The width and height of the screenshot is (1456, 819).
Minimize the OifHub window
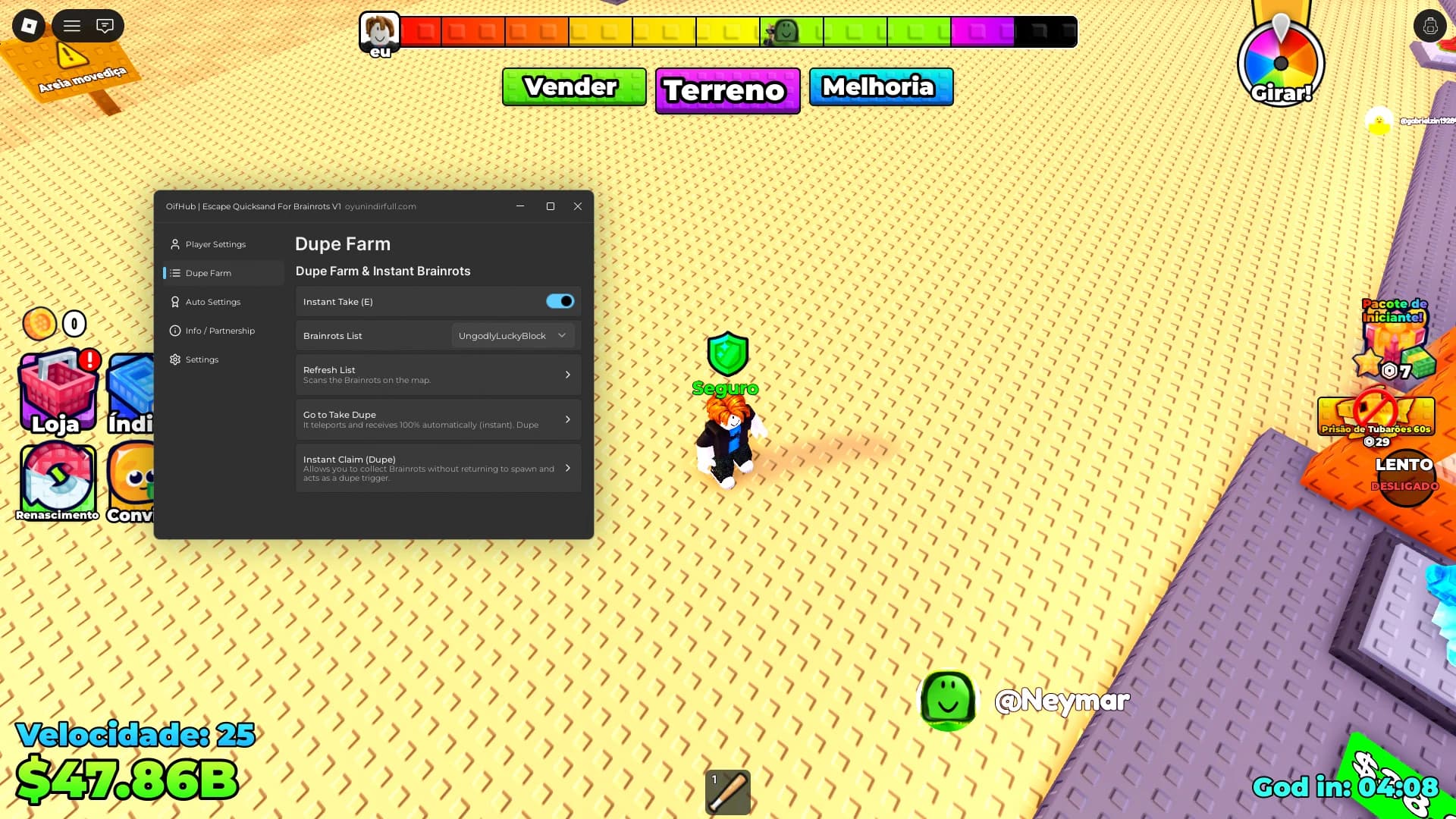pyautogui.click(x=520, y=206)
